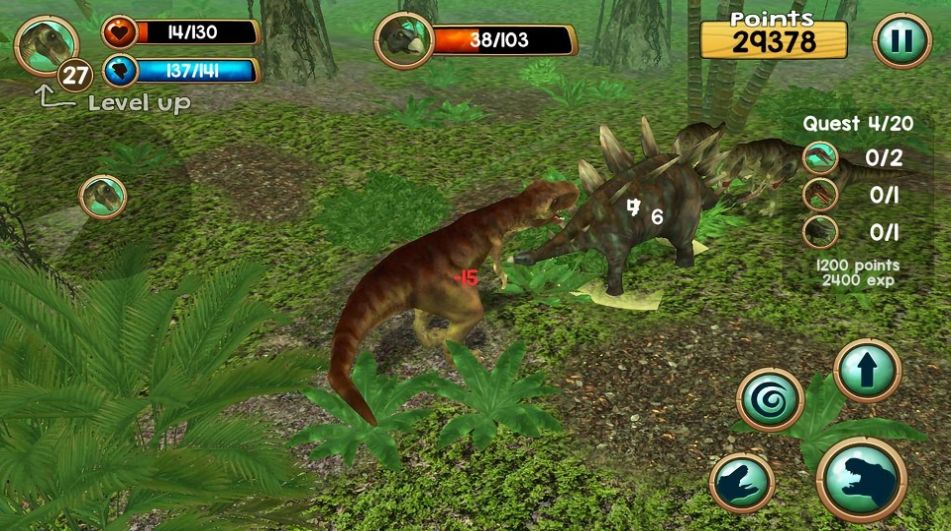951x531 pixels.
Task: Tap the up arrow jump button
Action: click(866, 371)
